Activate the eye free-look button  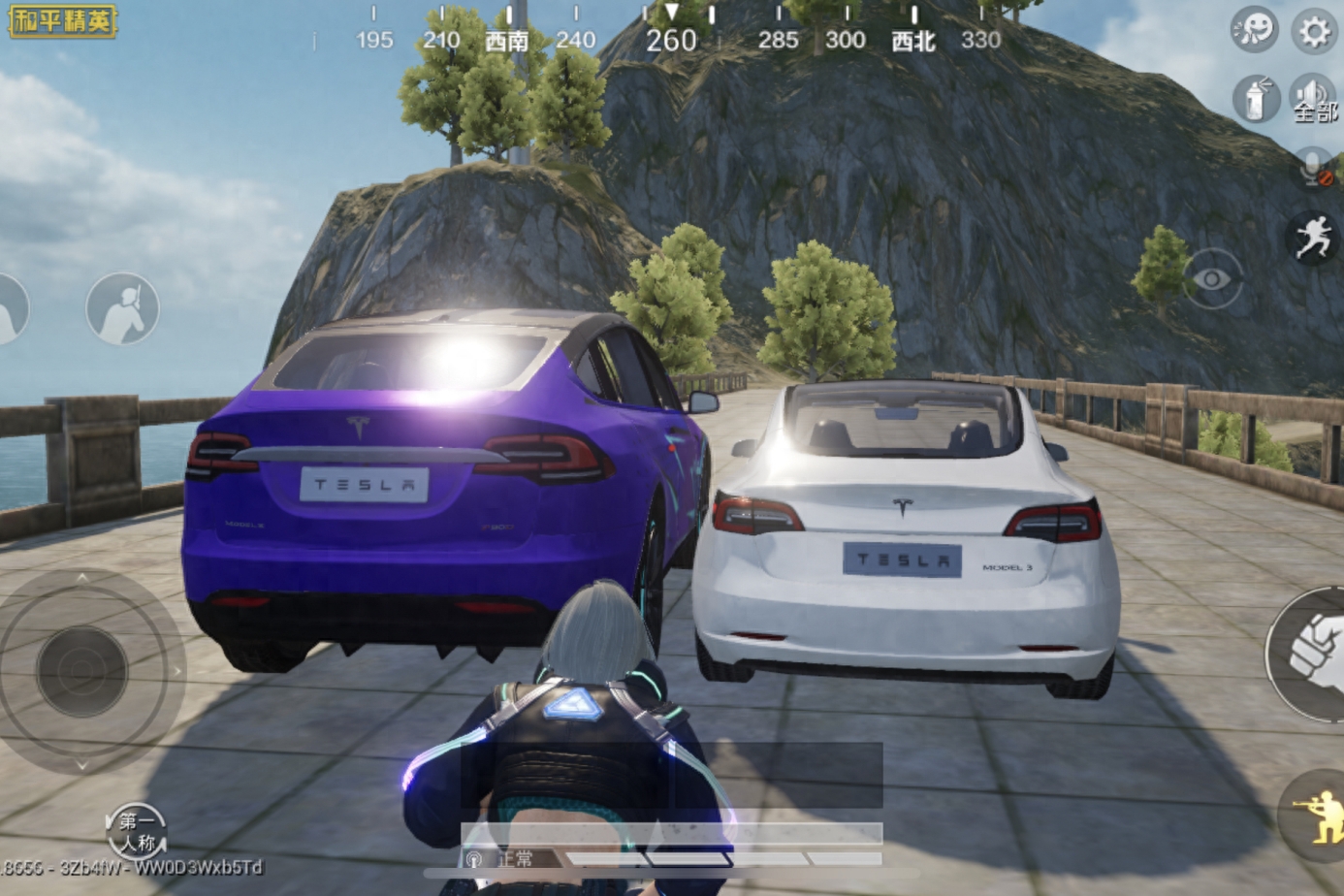(1211, 279)
